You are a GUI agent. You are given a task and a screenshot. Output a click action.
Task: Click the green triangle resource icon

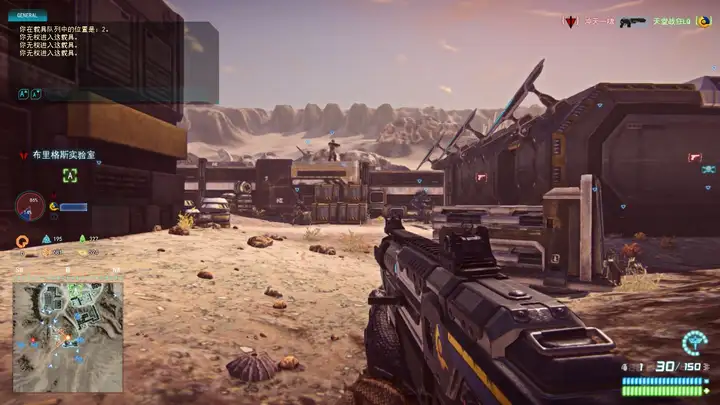point(82,239)
